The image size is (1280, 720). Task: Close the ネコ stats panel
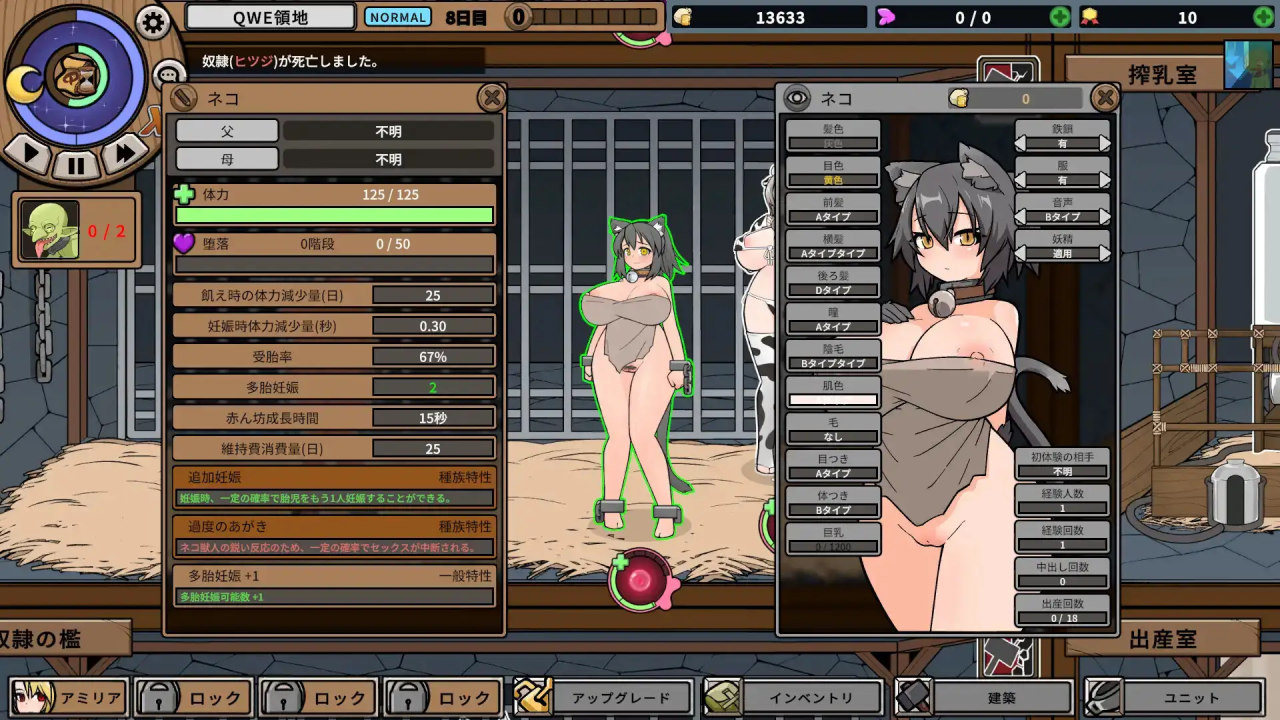tap(491, 97)
